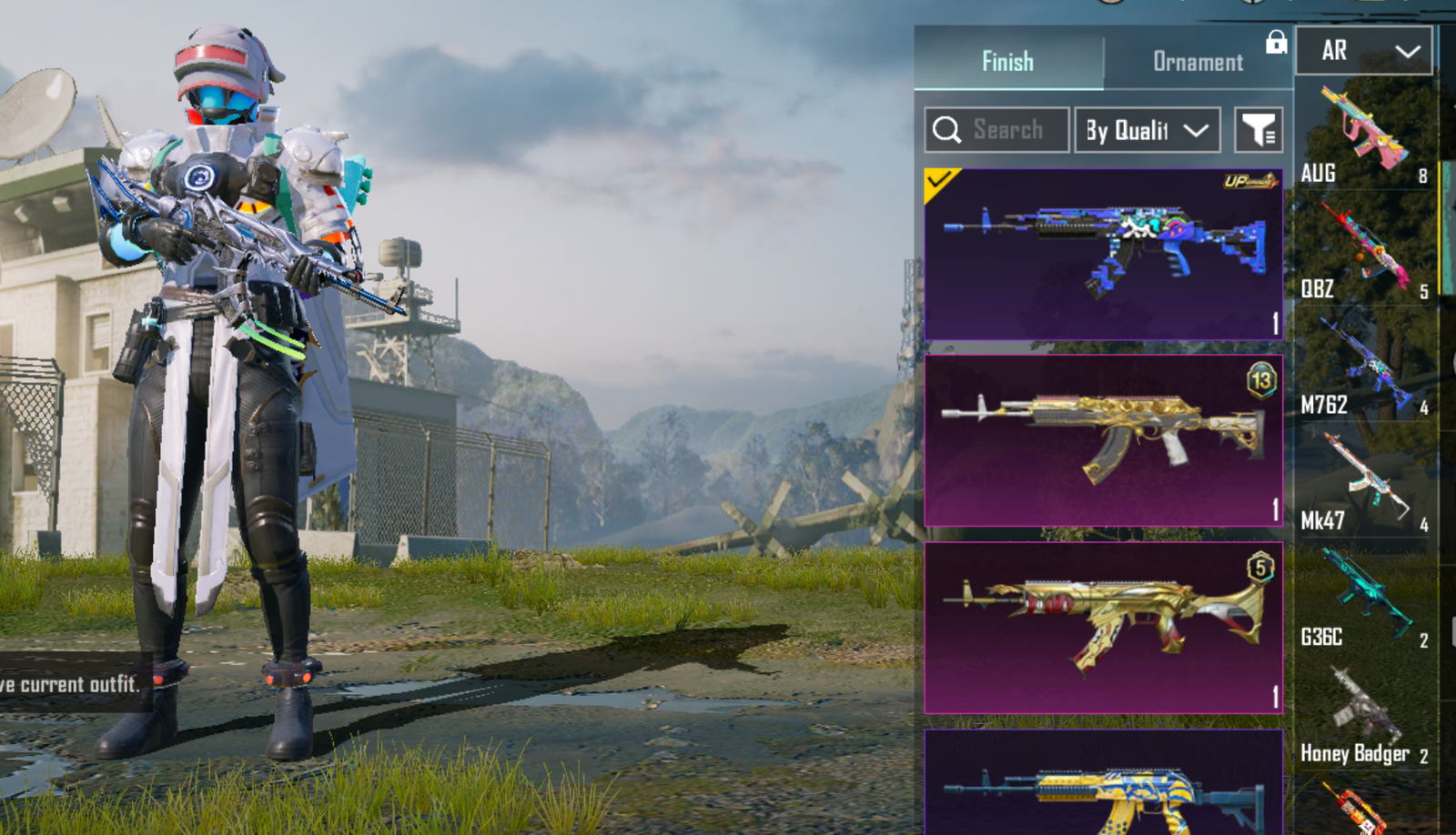
Task: Open the filter funnel icon
Action: (x=1260, y=129)
